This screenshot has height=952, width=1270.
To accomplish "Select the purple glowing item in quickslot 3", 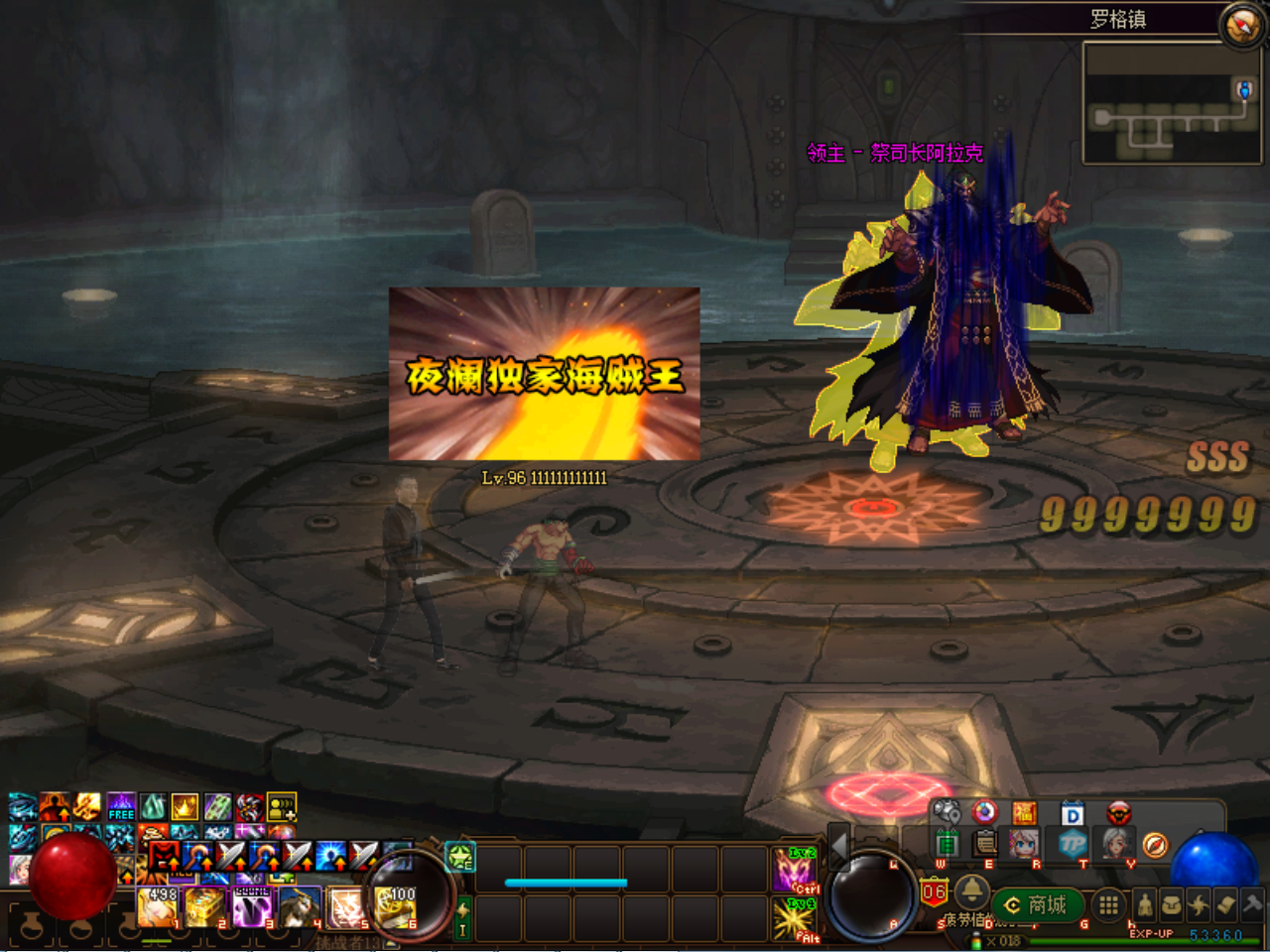I will [x=253, y=906].
